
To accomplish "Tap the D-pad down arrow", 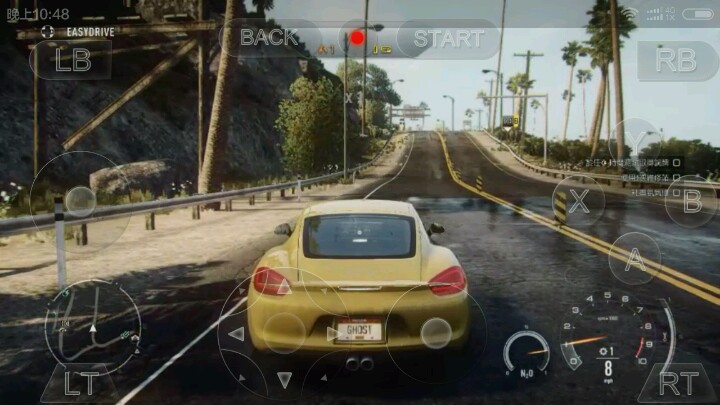I will click(x=285, y=380).
